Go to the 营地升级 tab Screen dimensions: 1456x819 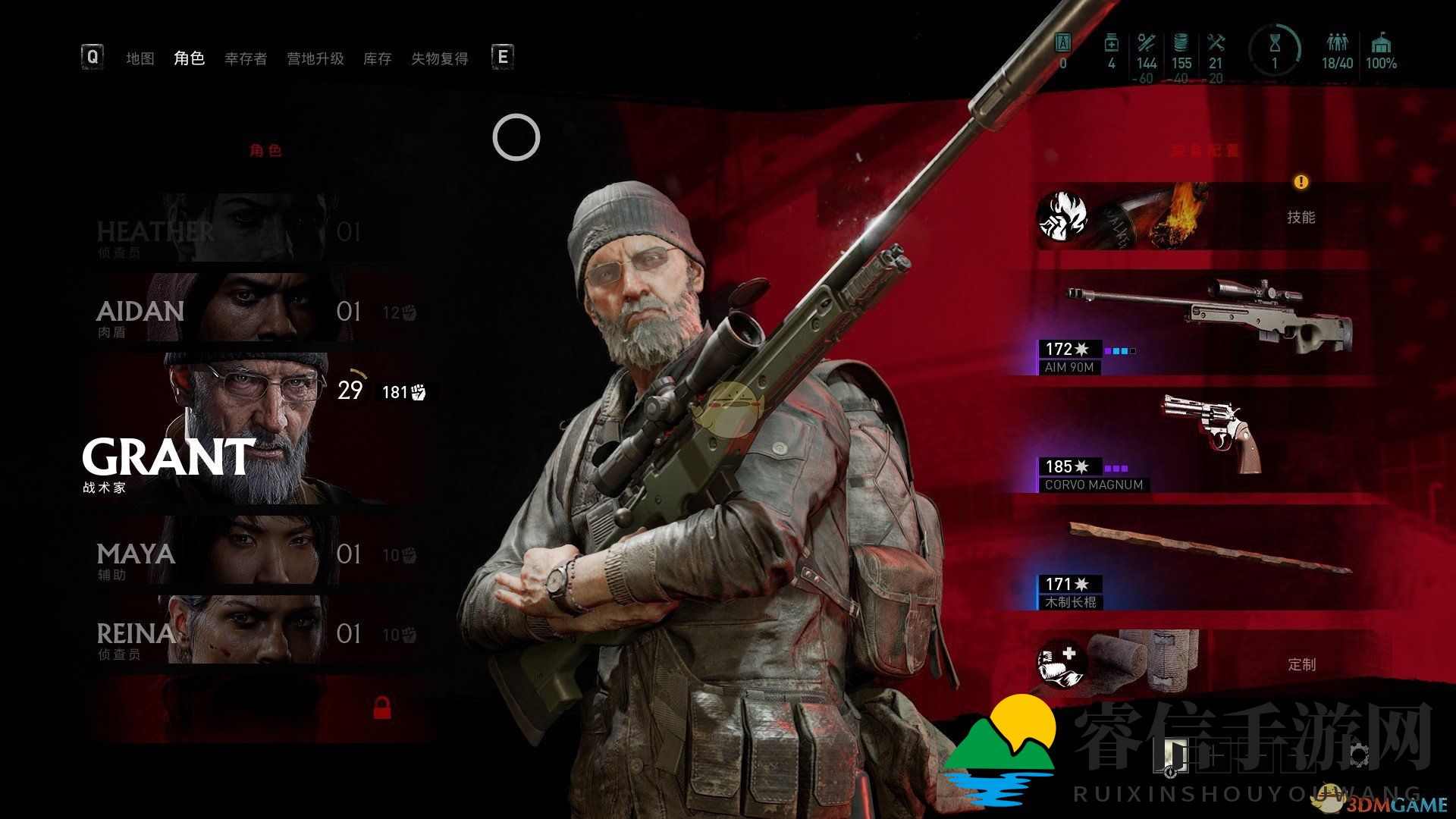[315, 58]
